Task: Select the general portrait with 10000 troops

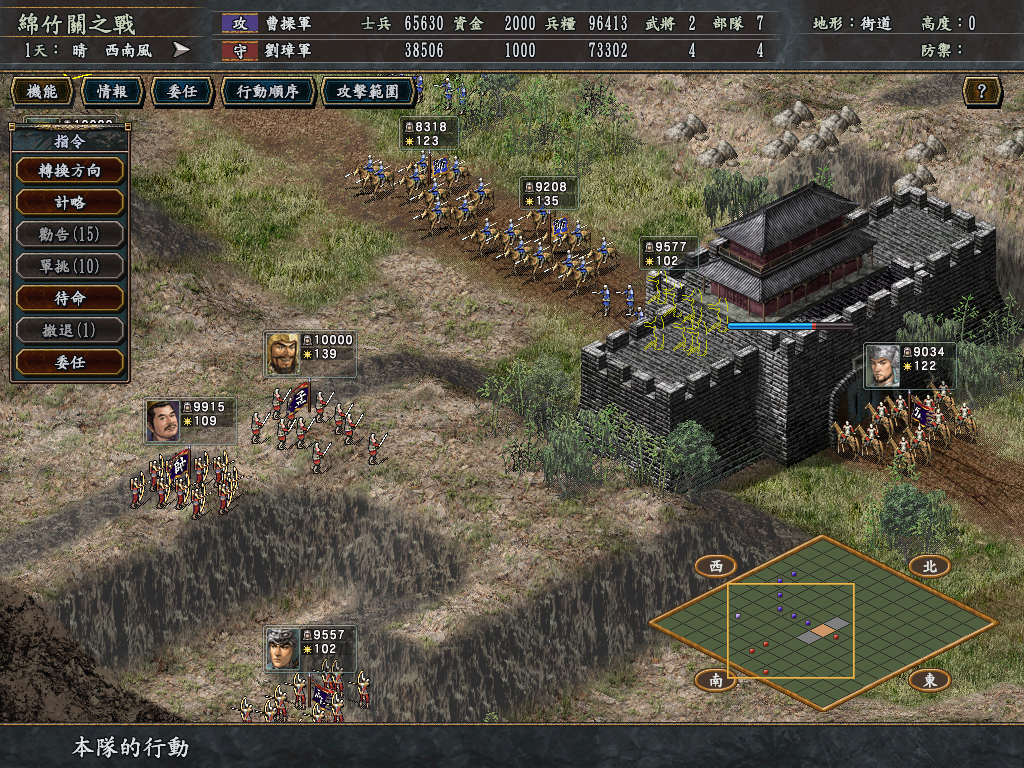Action: [282, 354]
